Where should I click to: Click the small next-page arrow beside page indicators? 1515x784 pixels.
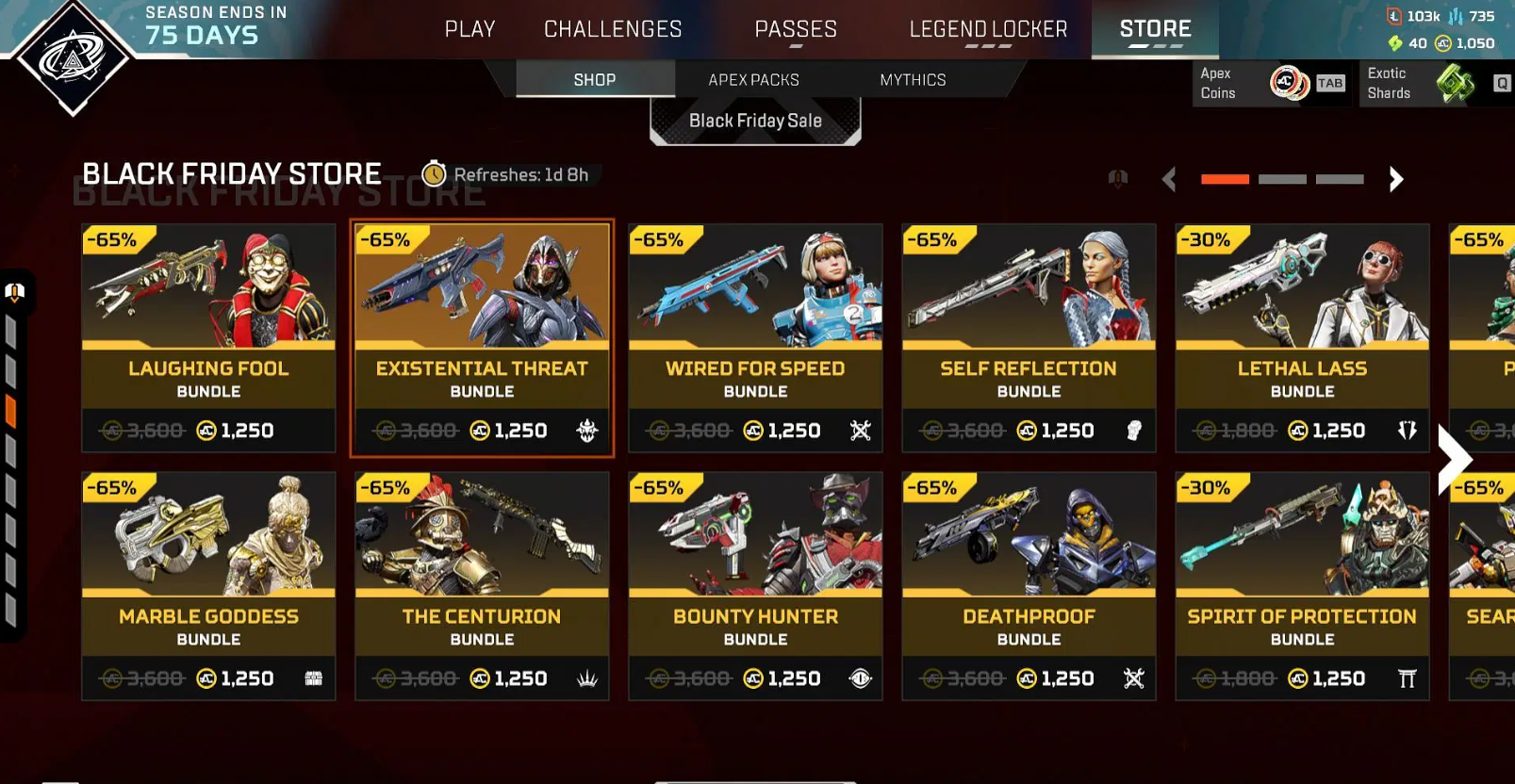click(x=1396, y=179)
